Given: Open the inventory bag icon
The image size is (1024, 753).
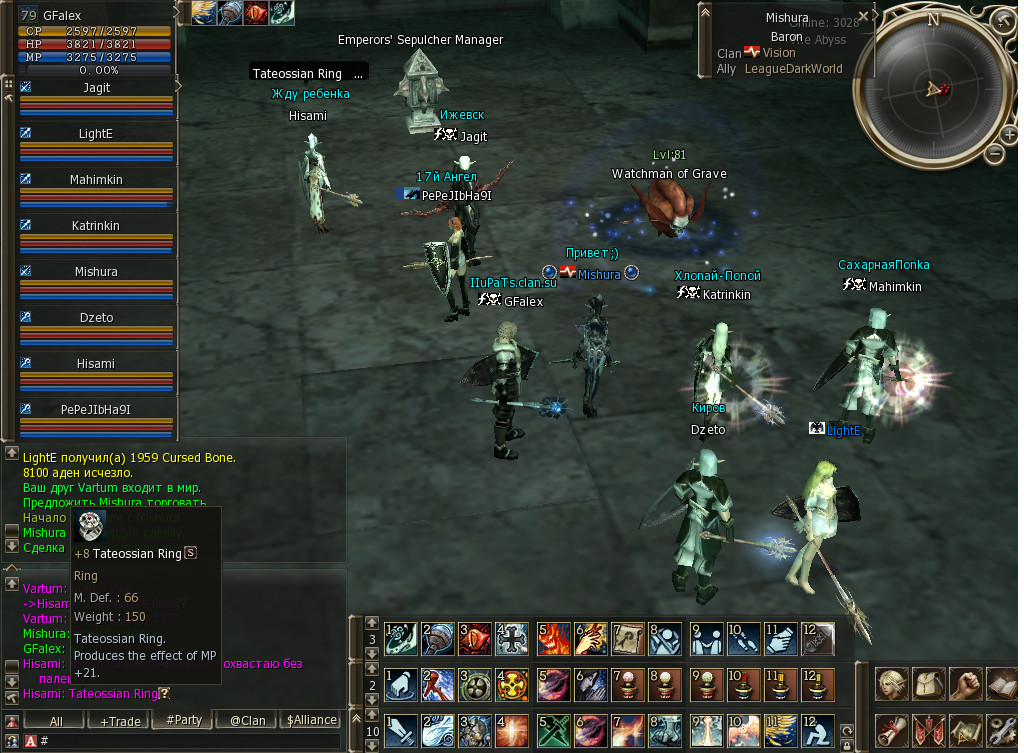Looking at the screenshot, I should [x=928, y=684].
